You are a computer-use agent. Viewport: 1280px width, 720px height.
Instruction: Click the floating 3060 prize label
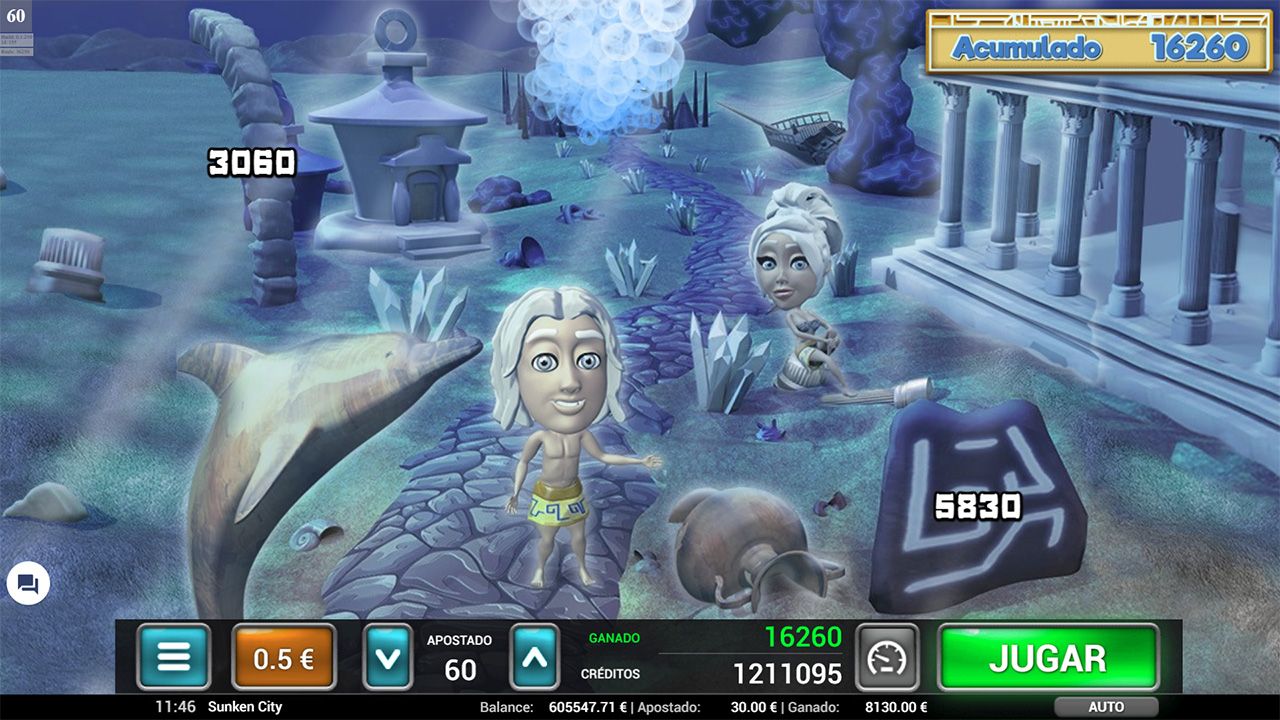(251, 162)
